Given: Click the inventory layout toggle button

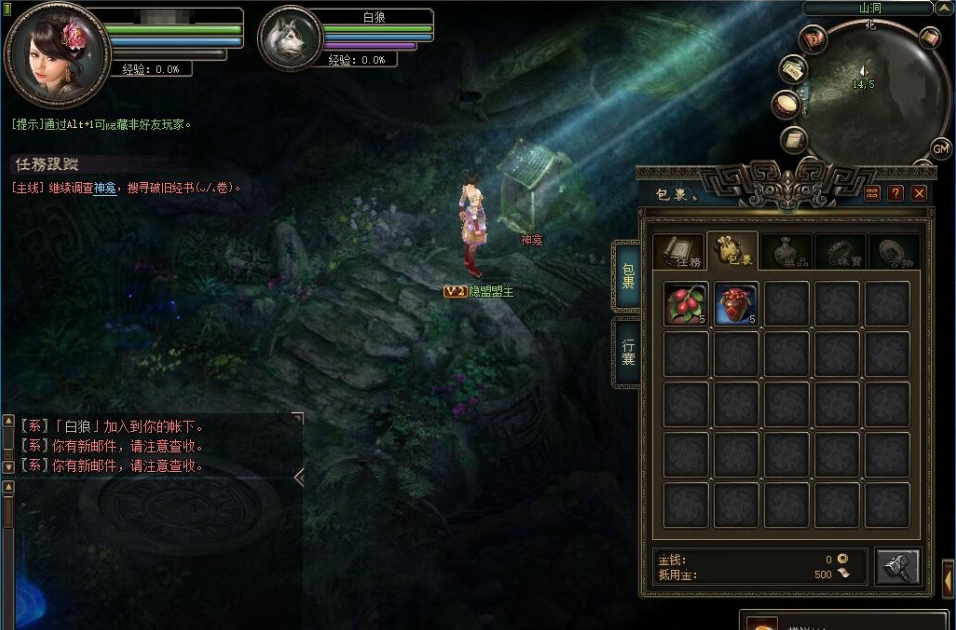Looking at the screenshot, I should pos(872,193).
